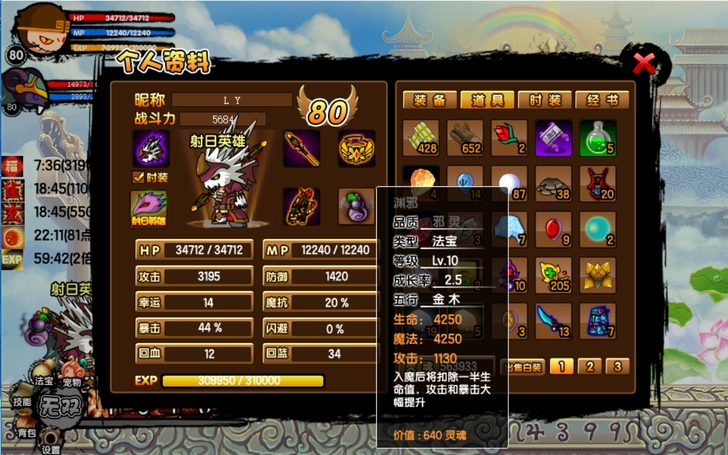This screenshot has width=728, height=455.
Task: Click the equipped golden badge slot
Action: [x=355, y=149]
